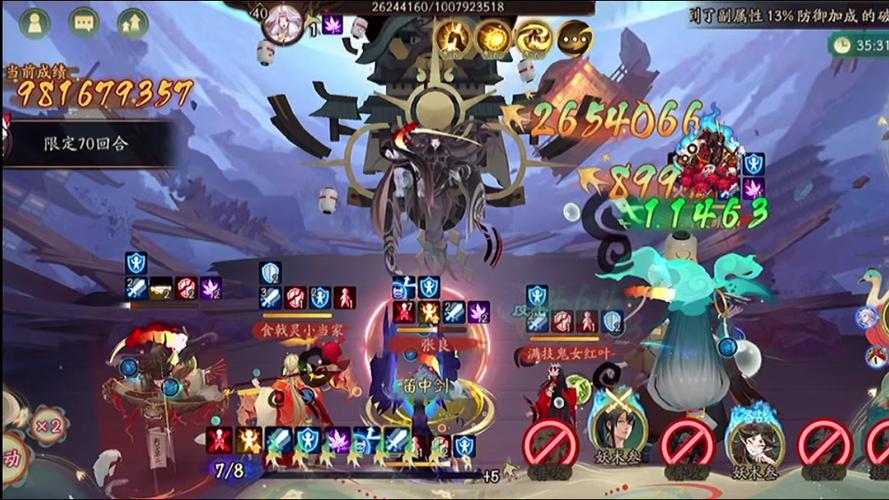Open the player profile icon
Viewport: 889px width, 500px height.
point(34,22)
